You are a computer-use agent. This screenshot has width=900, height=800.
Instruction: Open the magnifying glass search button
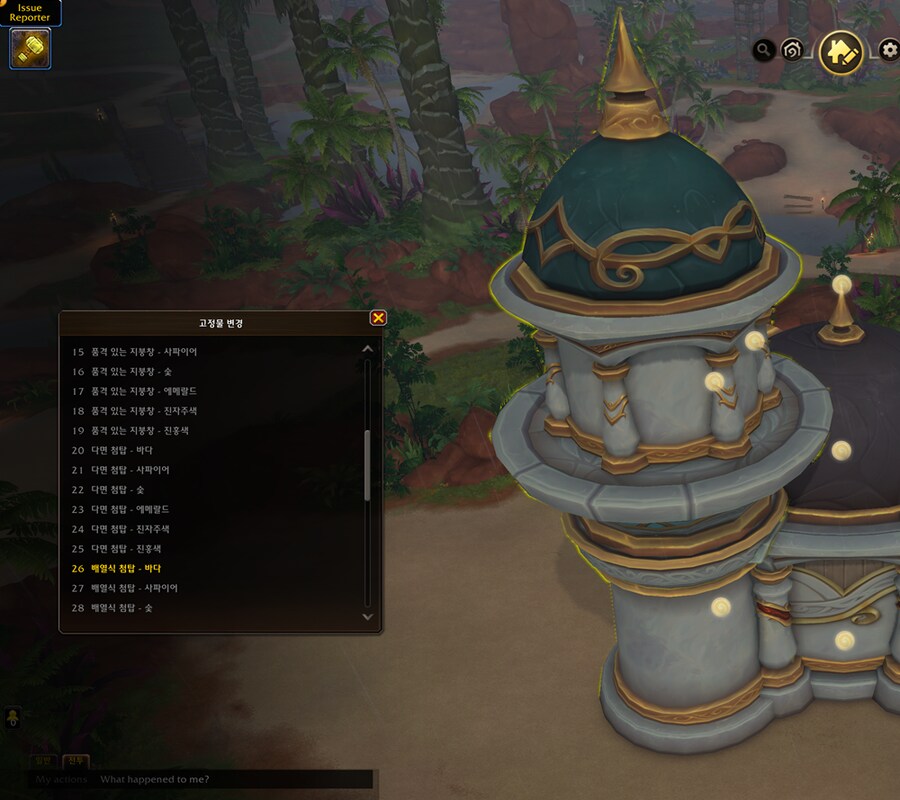pos(764,49)
